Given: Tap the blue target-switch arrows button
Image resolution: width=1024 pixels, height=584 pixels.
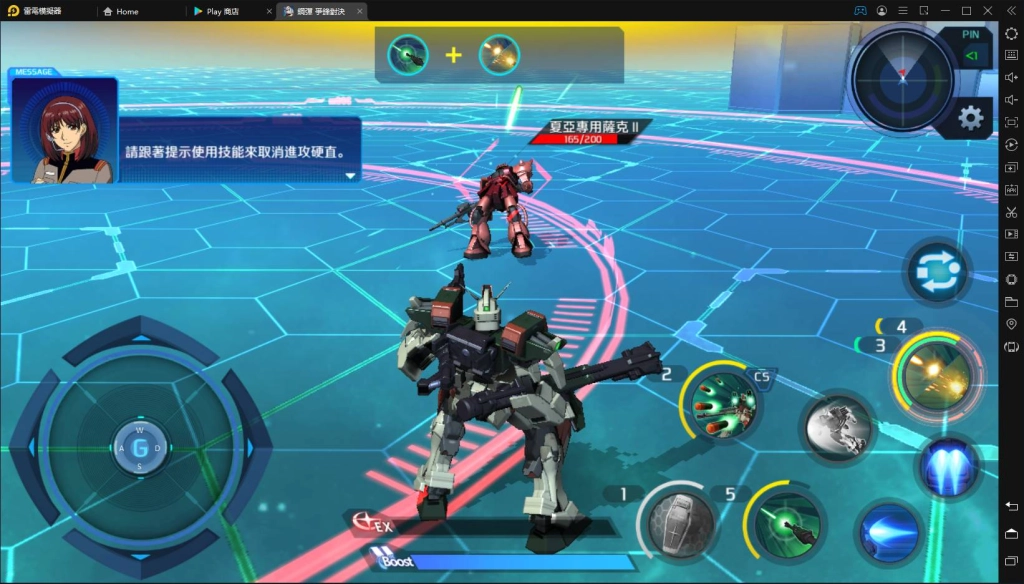Looking at the screenshot, I should 938,272.
